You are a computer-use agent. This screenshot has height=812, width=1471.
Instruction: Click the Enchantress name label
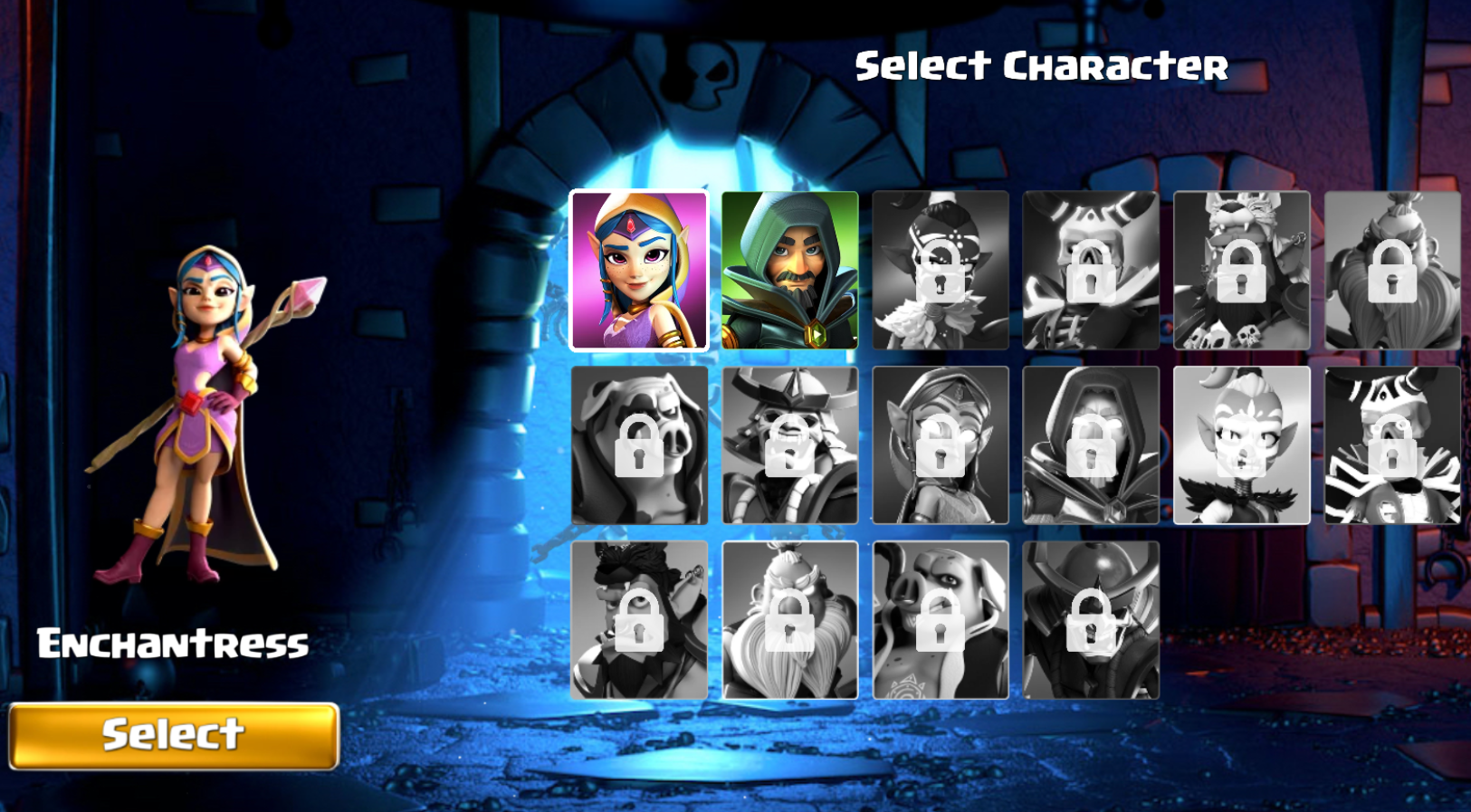172,645
